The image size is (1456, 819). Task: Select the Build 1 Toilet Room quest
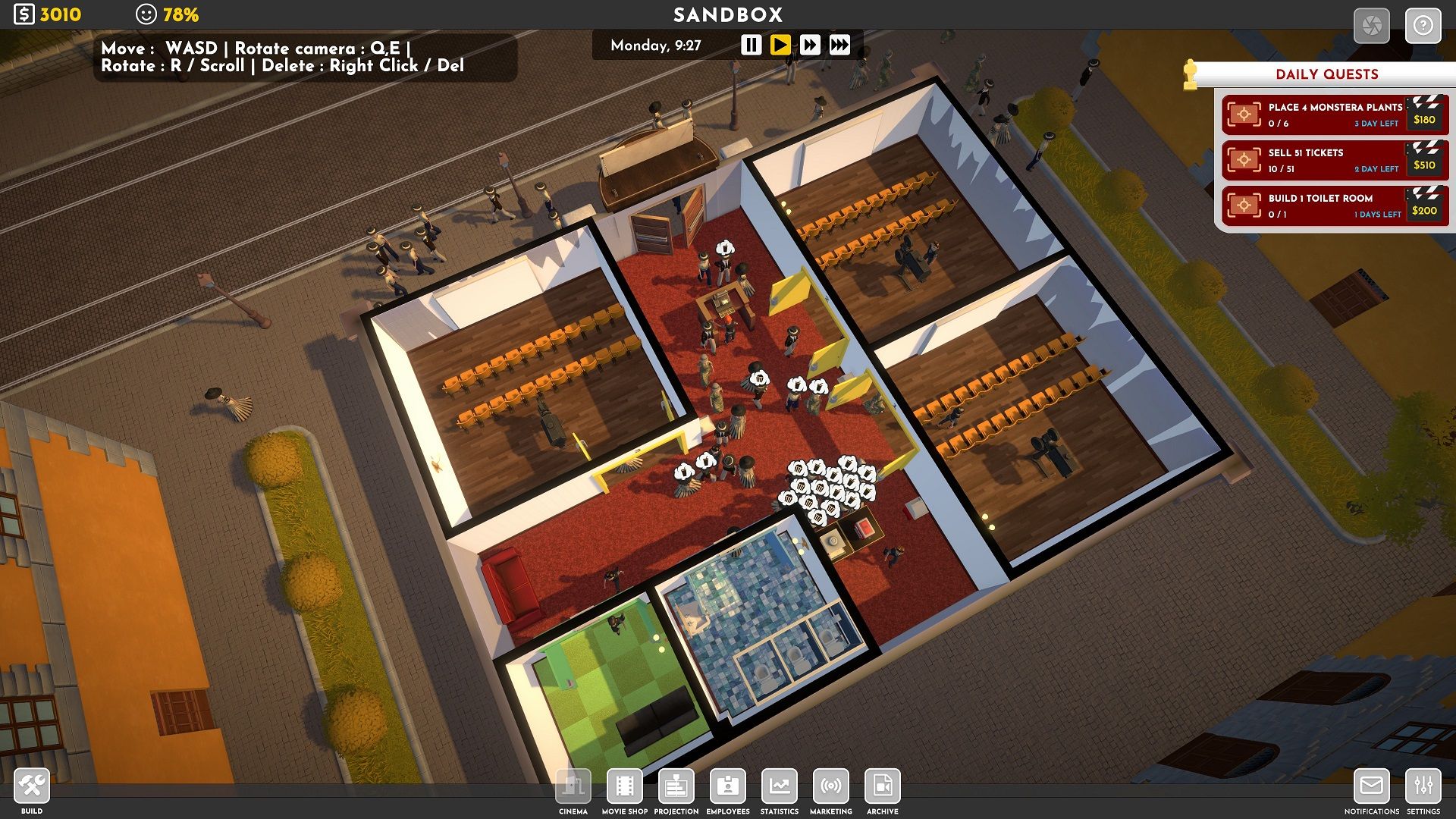pos(1335,206)
